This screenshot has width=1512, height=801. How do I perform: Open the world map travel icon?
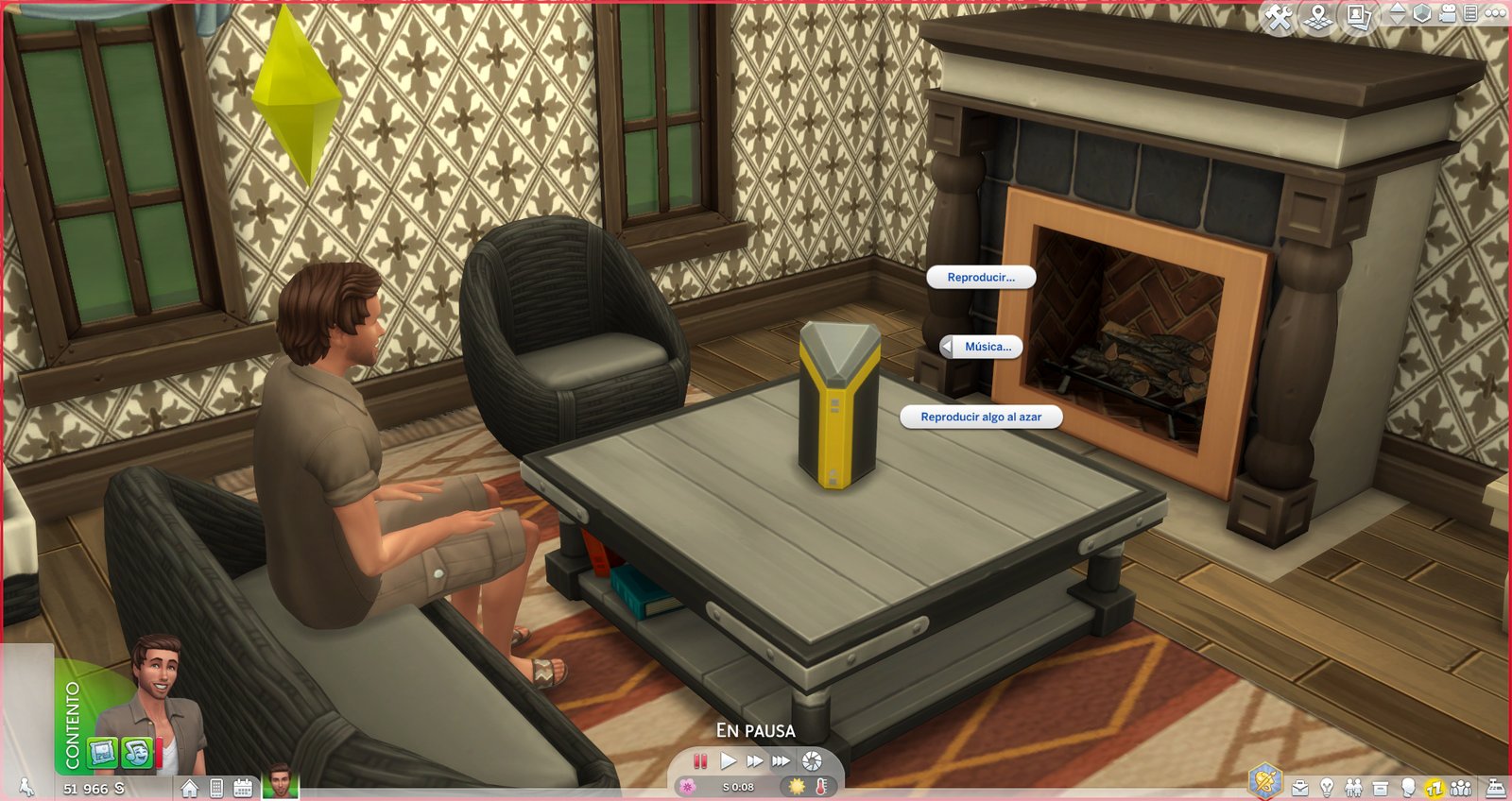coord(1318,17)
